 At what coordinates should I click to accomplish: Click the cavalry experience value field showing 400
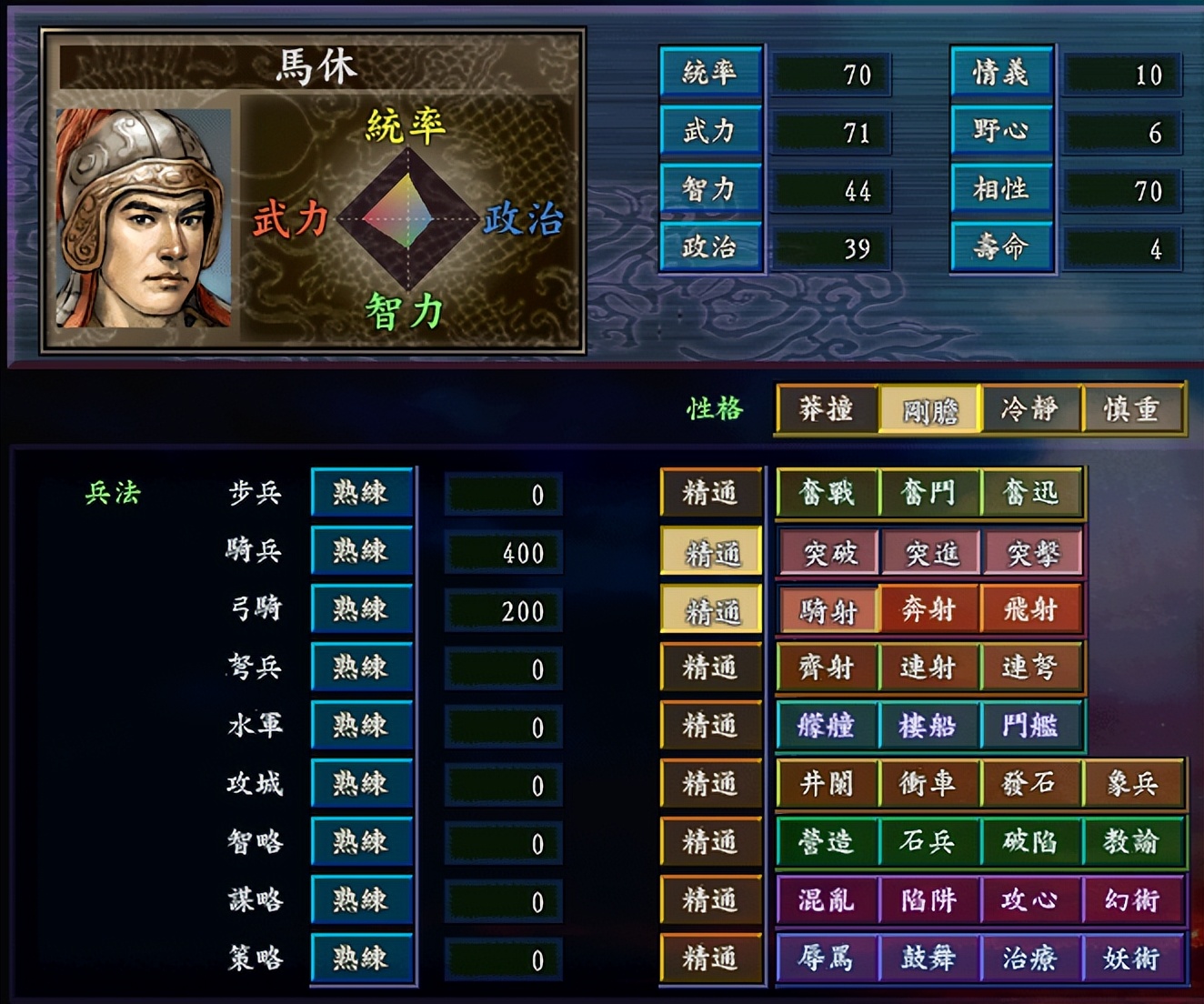point(503,552)
